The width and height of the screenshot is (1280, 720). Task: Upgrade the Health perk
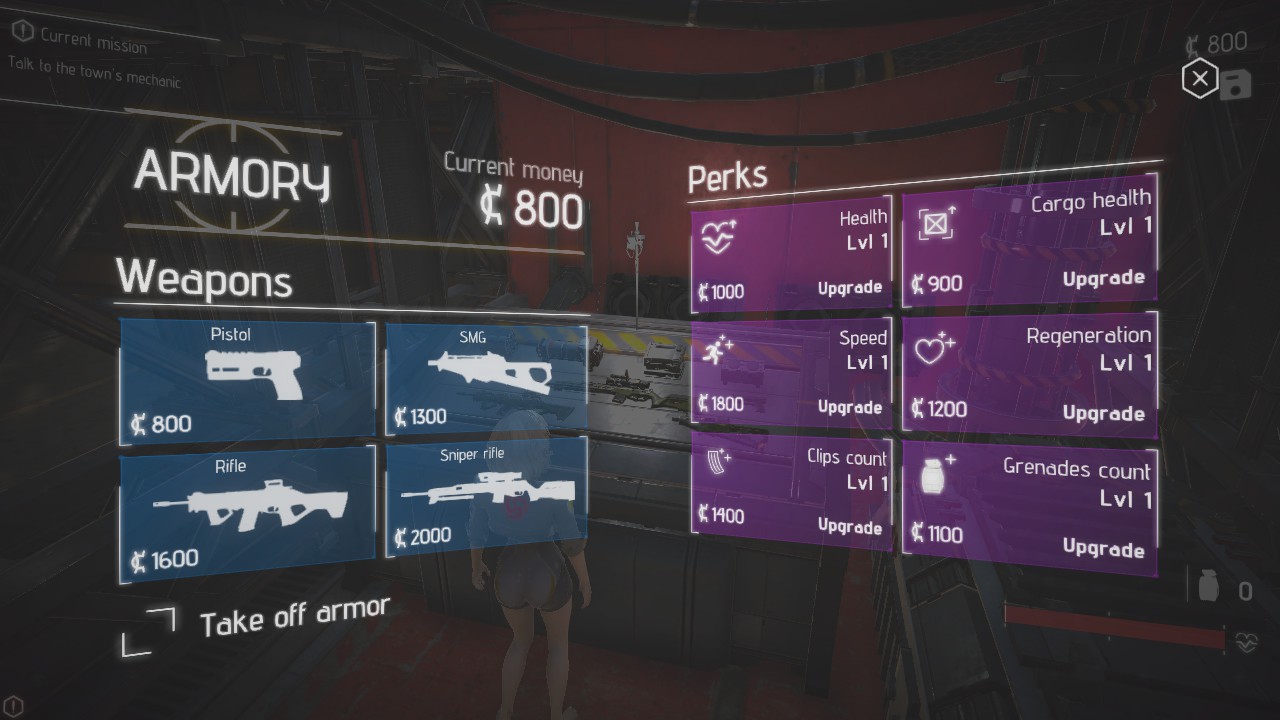(x=849, y=288)
